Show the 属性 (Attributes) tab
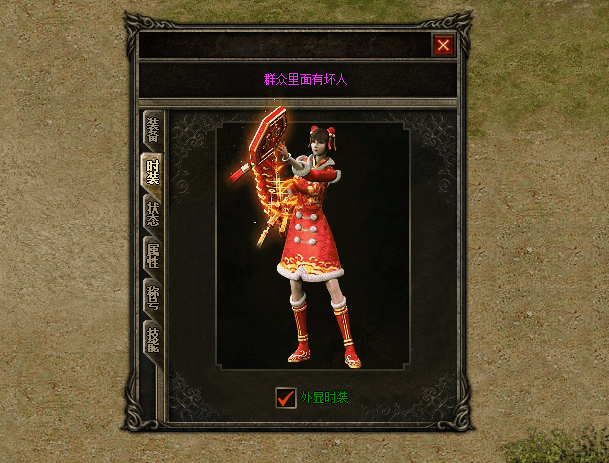Image resolution: width=609 pixels, height=463 pixels. 153,256
